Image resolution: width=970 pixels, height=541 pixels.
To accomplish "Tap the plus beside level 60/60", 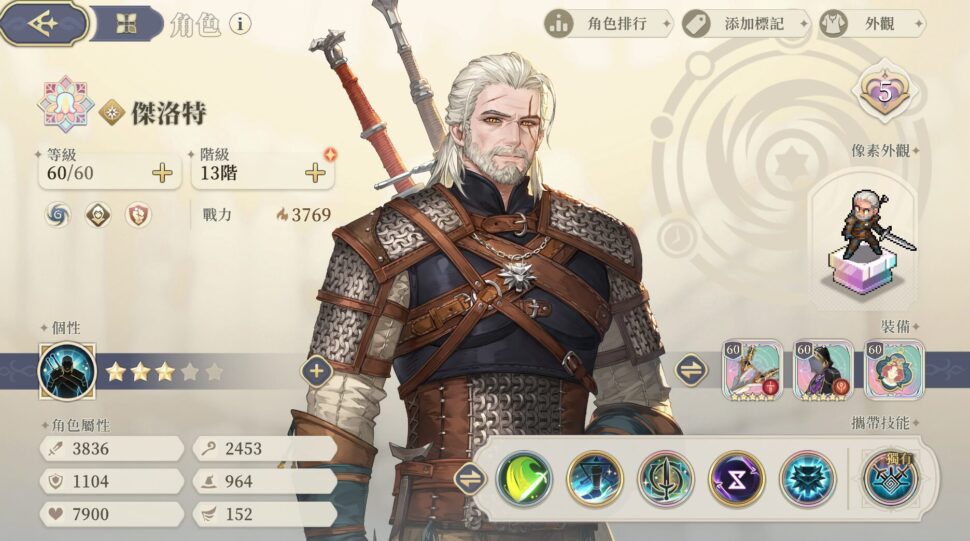I will point(162,173).
